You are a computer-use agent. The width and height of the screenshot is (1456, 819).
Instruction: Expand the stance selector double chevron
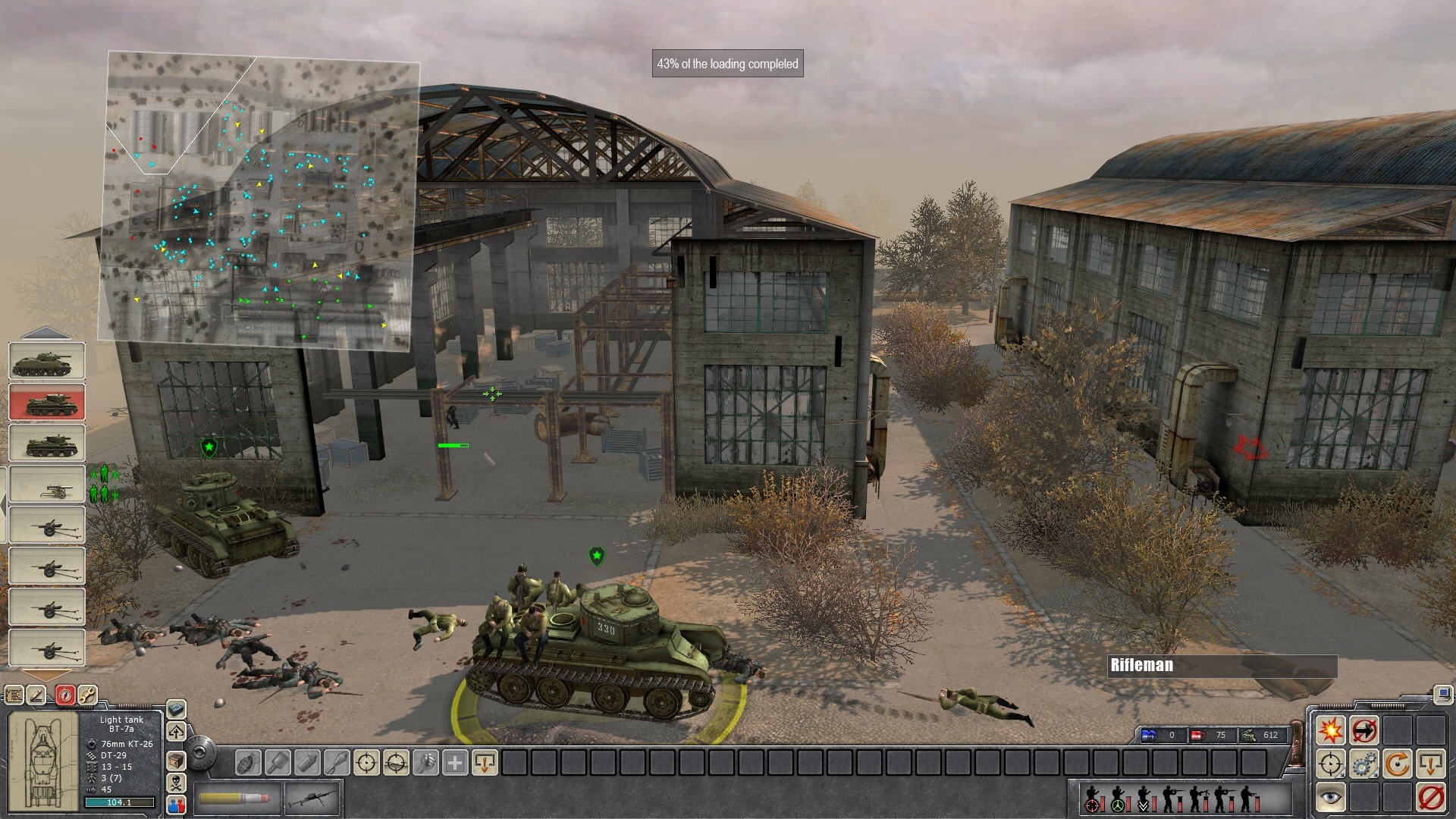pyautogui.click(x=1144, y=805)
